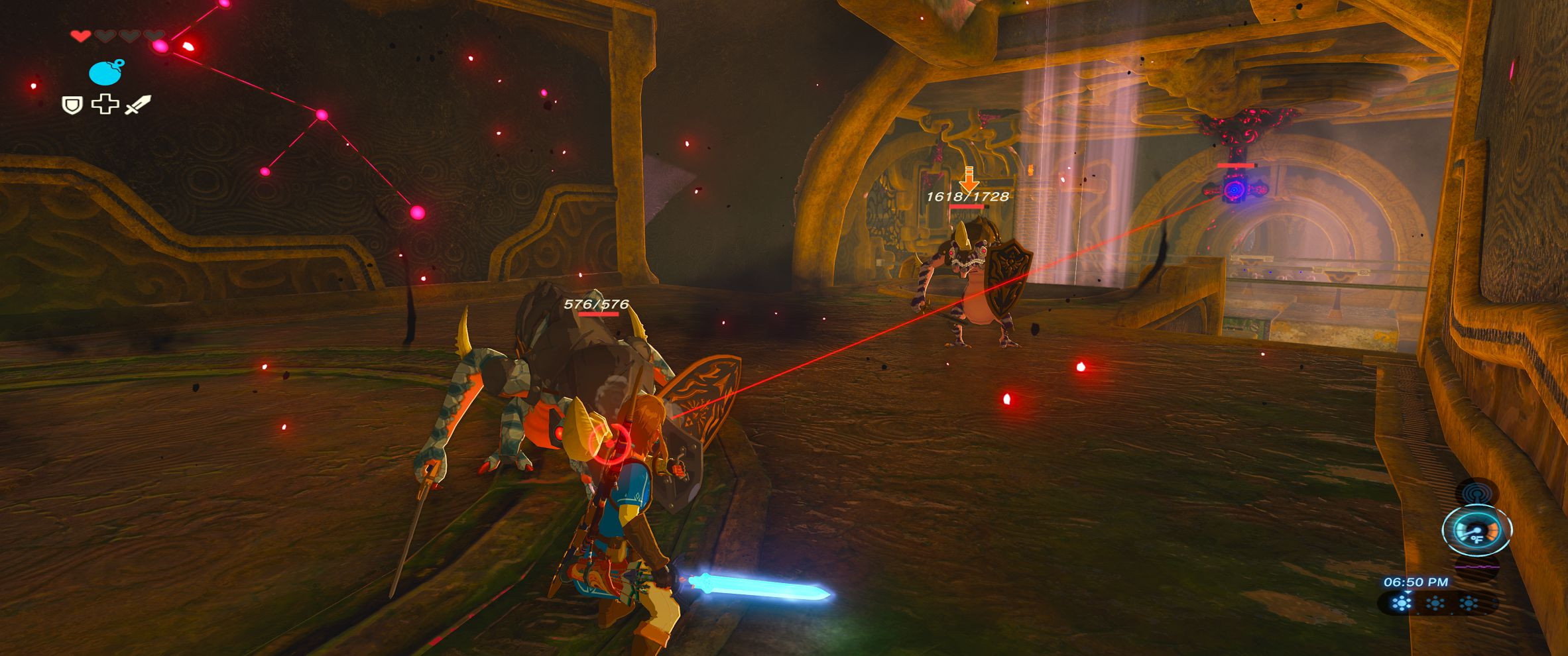Image resolution: width=1568 pixels, height=656 pixels.
Task: Click the shield icon in the HUD
Action: (x=72, y=104)
